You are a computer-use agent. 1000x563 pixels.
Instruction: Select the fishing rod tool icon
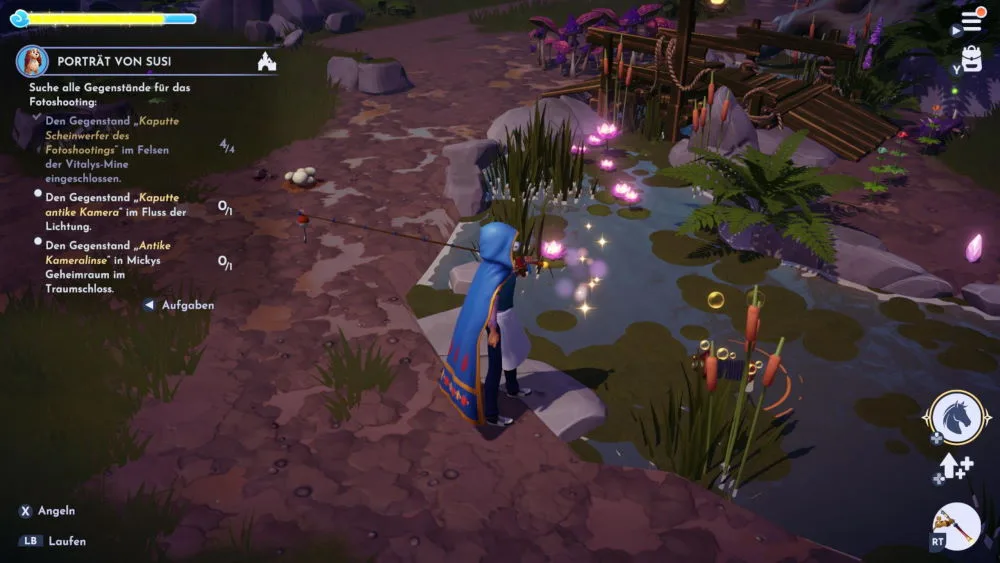pos(956,525)
